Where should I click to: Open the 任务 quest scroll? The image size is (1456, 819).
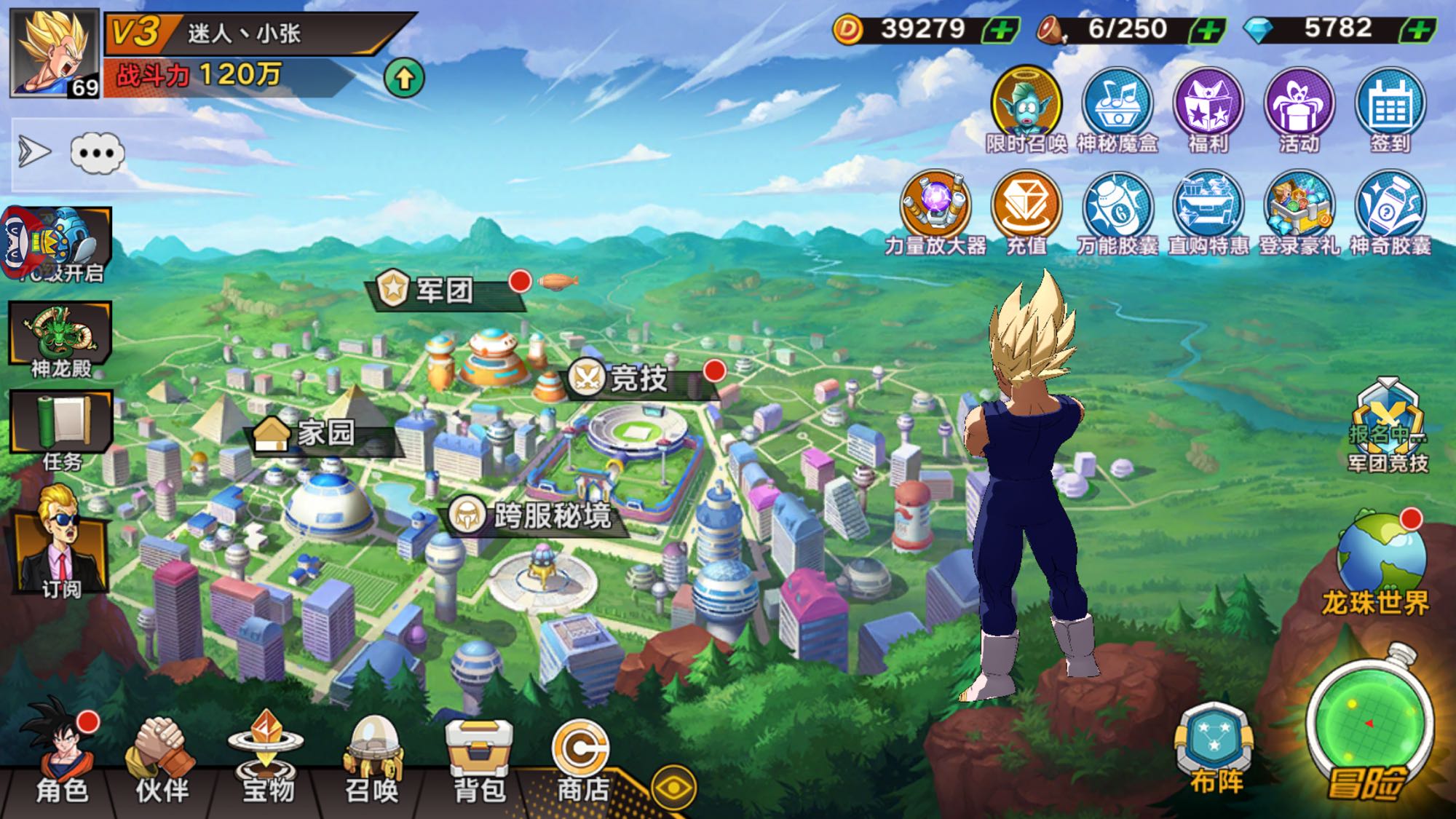pos(61,430)
